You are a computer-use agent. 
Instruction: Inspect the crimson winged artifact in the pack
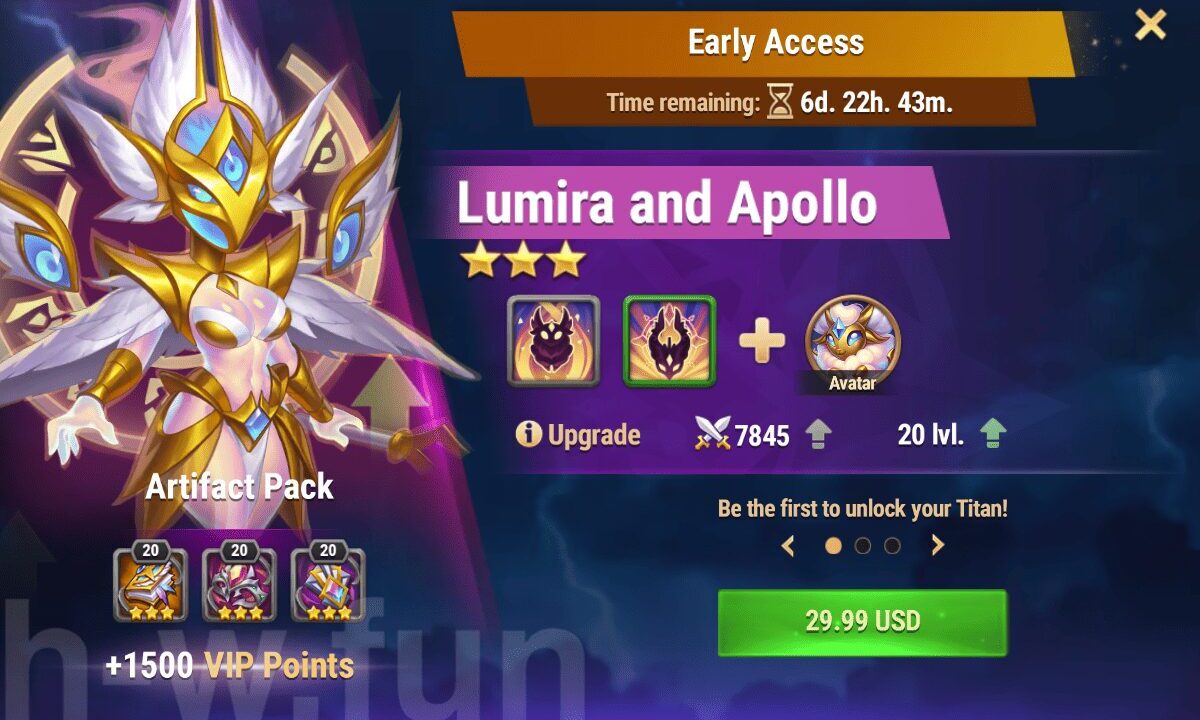239,585
